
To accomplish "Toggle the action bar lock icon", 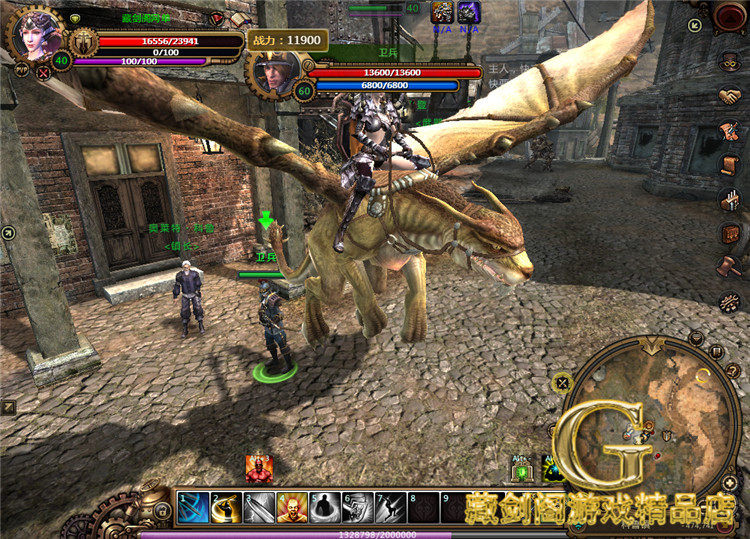I will click(x=162, y=511).
